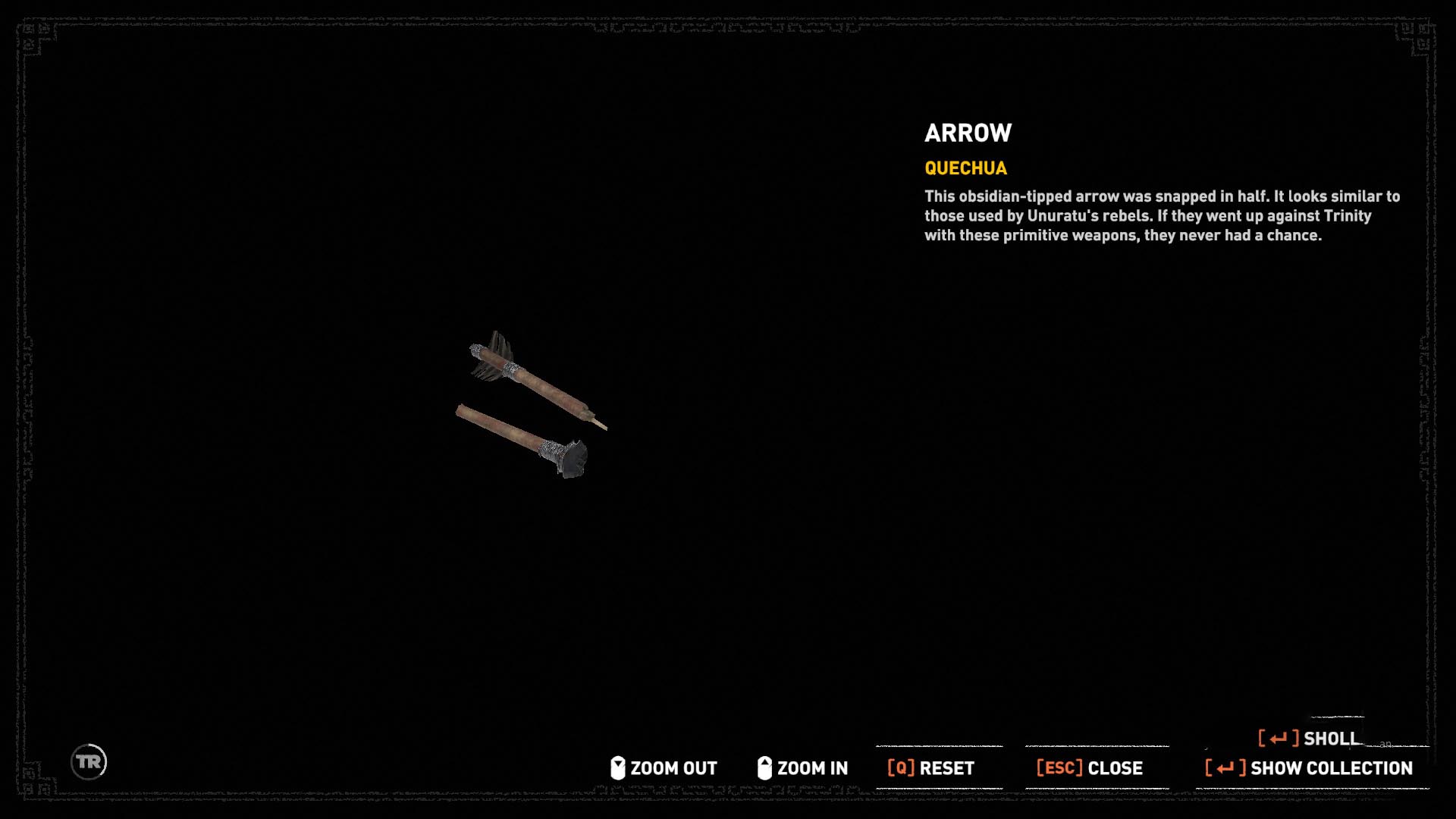Zoom in on the arrow
Screen dimensions: 1456x819
coord(803,768)
